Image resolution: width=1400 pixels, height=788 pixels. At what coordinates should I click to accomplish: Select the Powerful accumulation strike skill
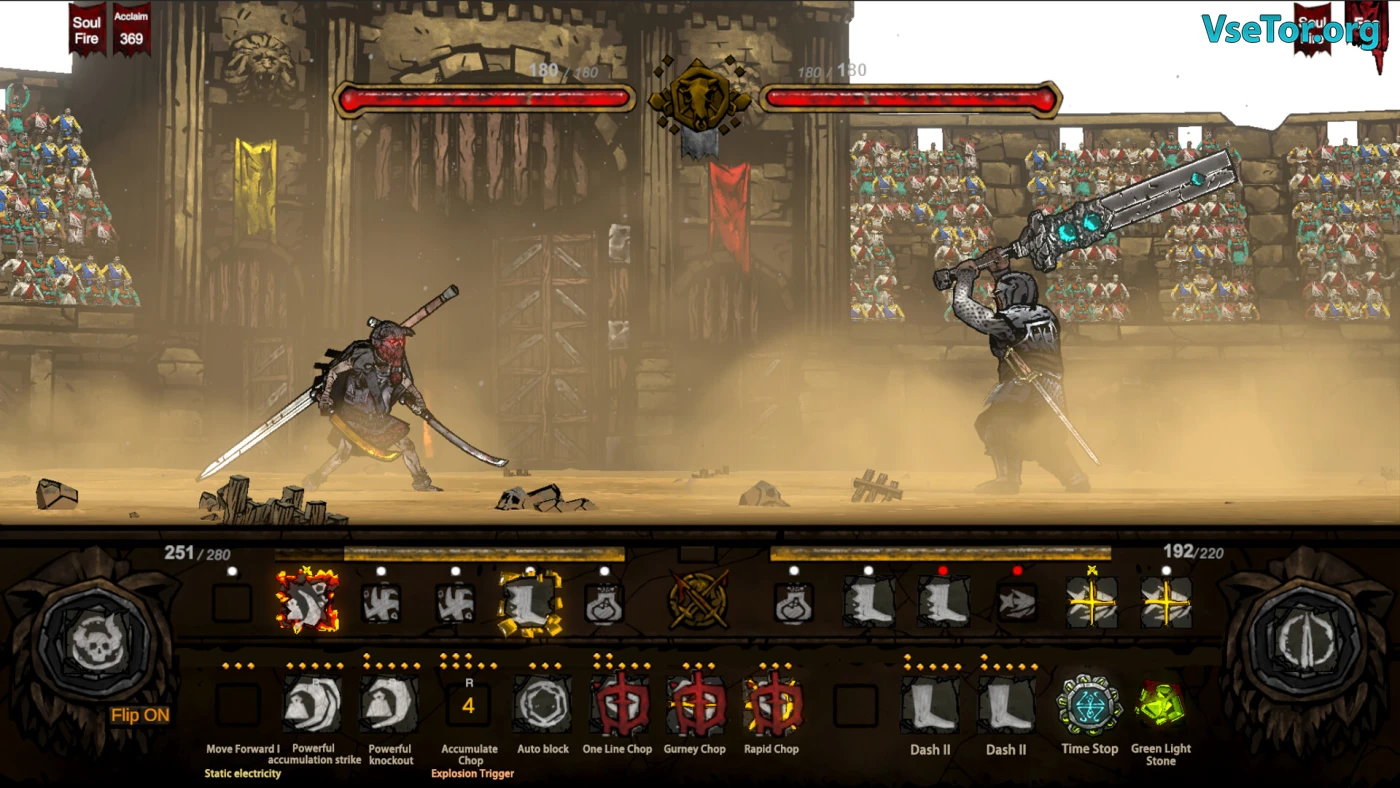pyautogui.click(x=312, y=705)
